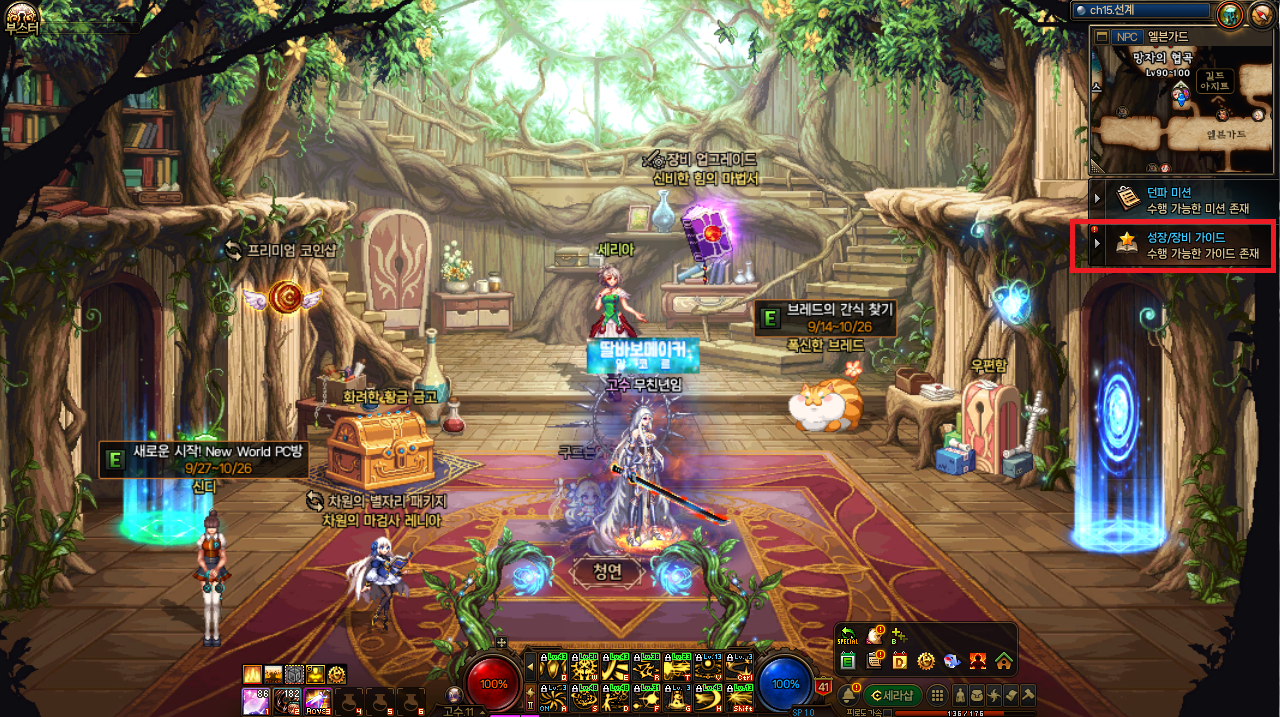
Task: Open the 세라샵 cash shop
Action: pyautogui.click(x=892, y=695)
